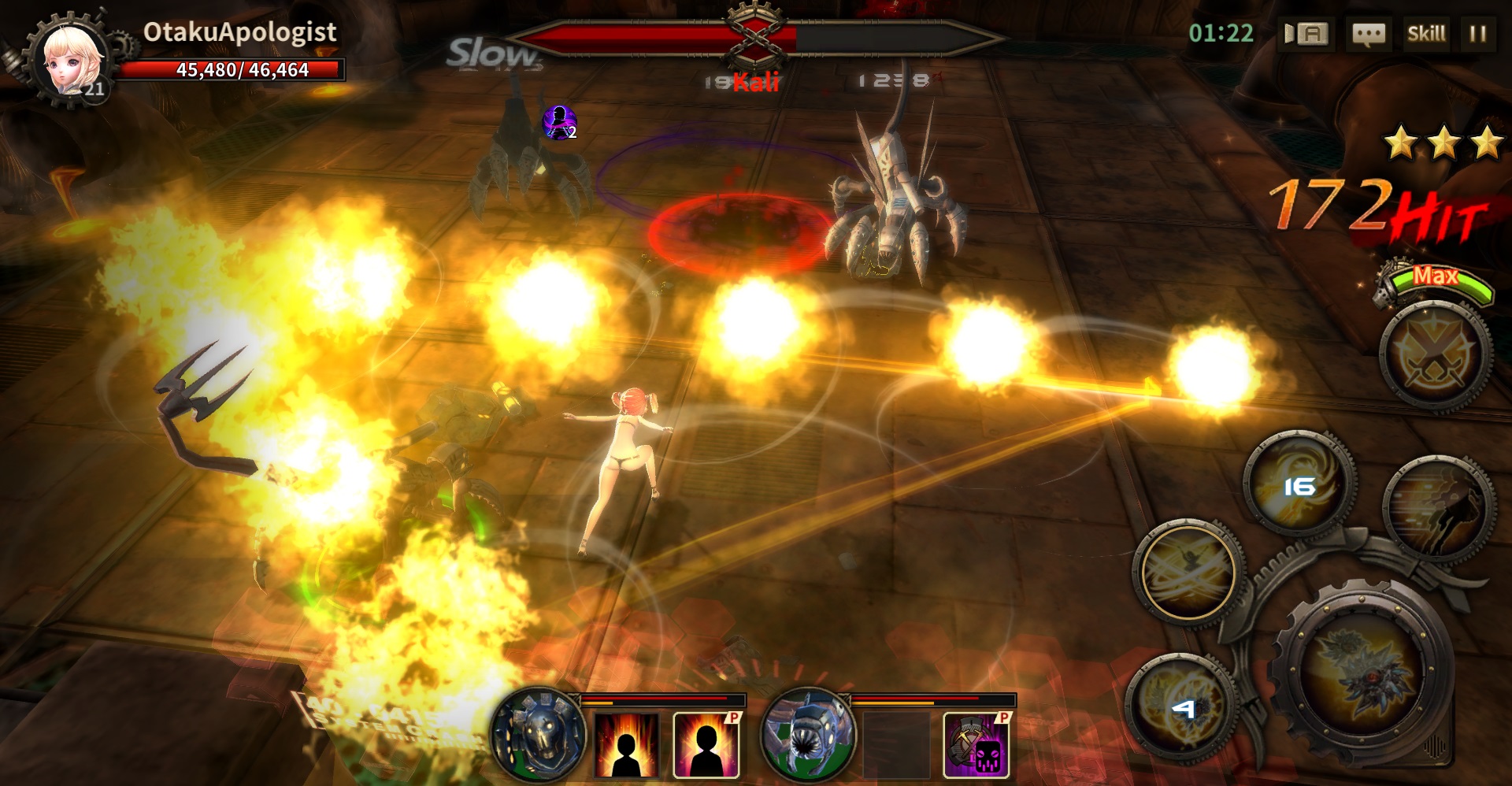Activate the Max crossed-swords ultimate skill

click(1435, 356)
